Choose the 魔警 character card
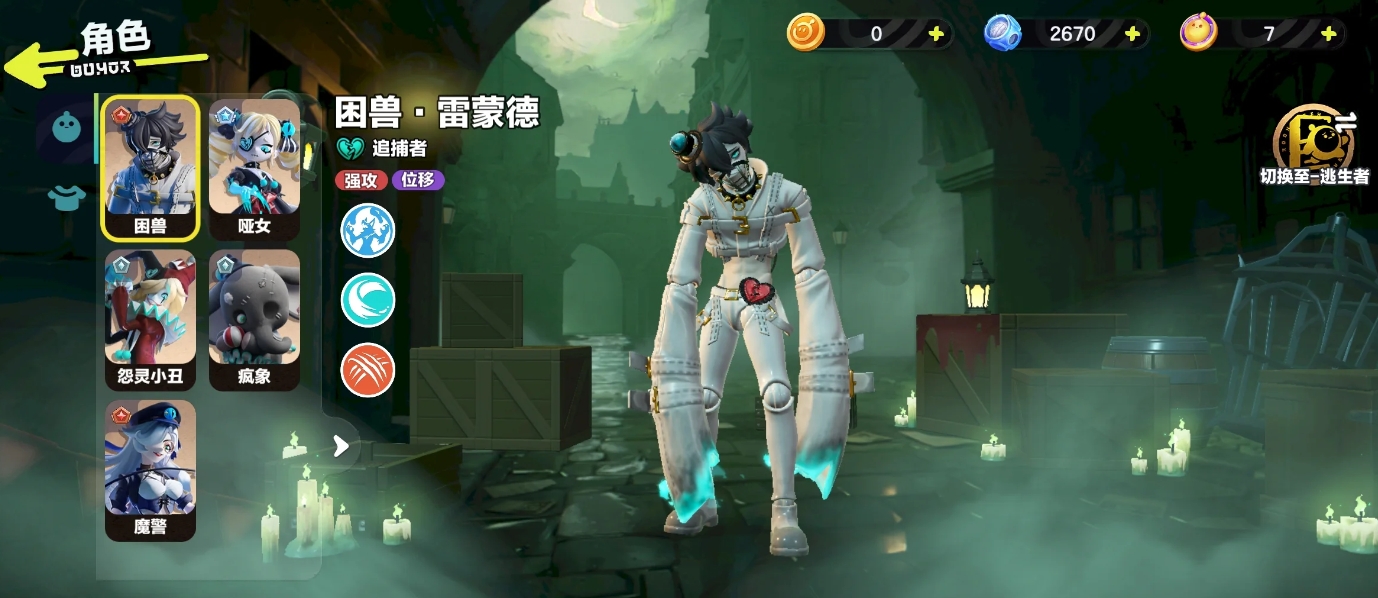 point(151,469)
